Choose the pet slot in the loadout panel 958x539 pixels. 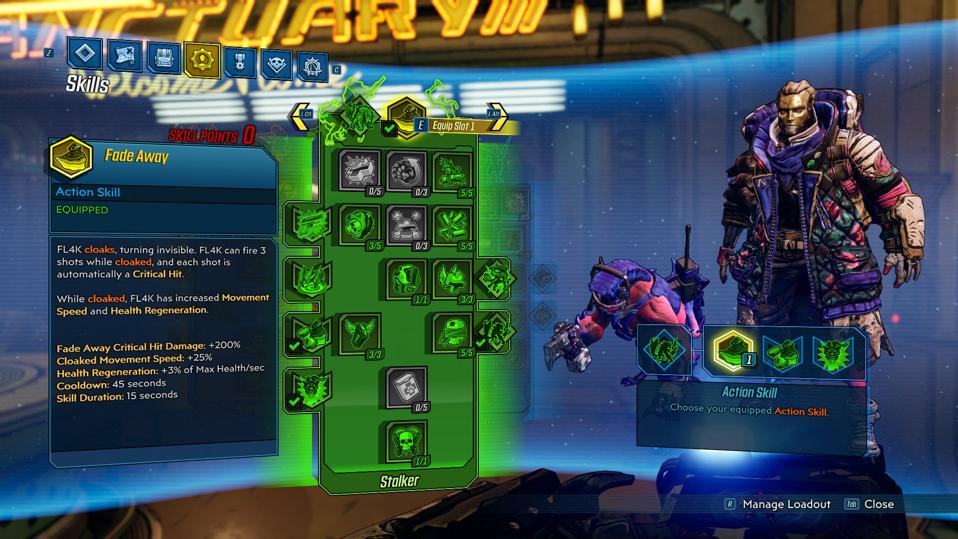662,351
